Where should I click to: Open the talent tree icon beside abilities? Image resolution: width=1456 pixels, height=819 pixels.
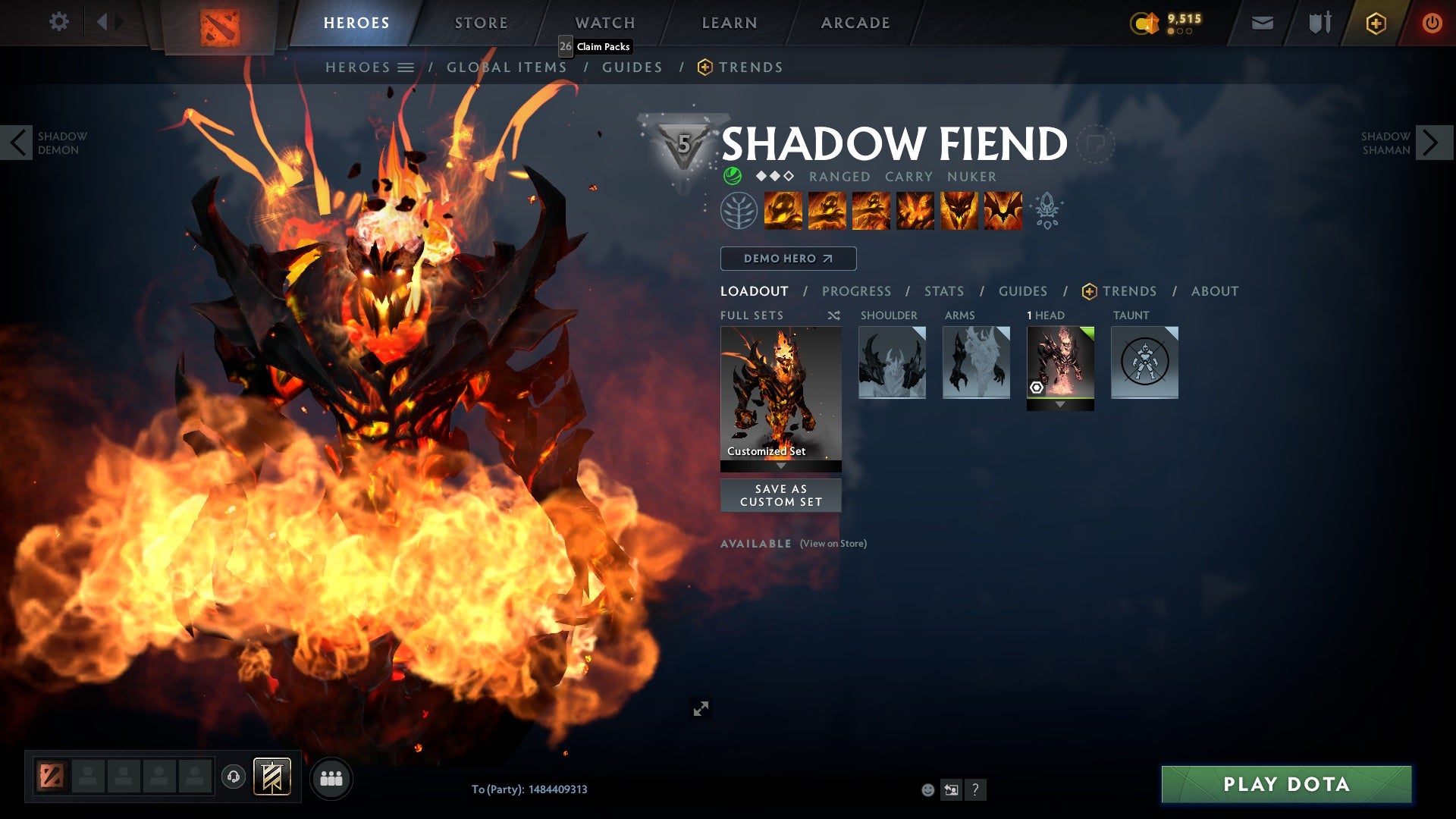tap(738, 211)
